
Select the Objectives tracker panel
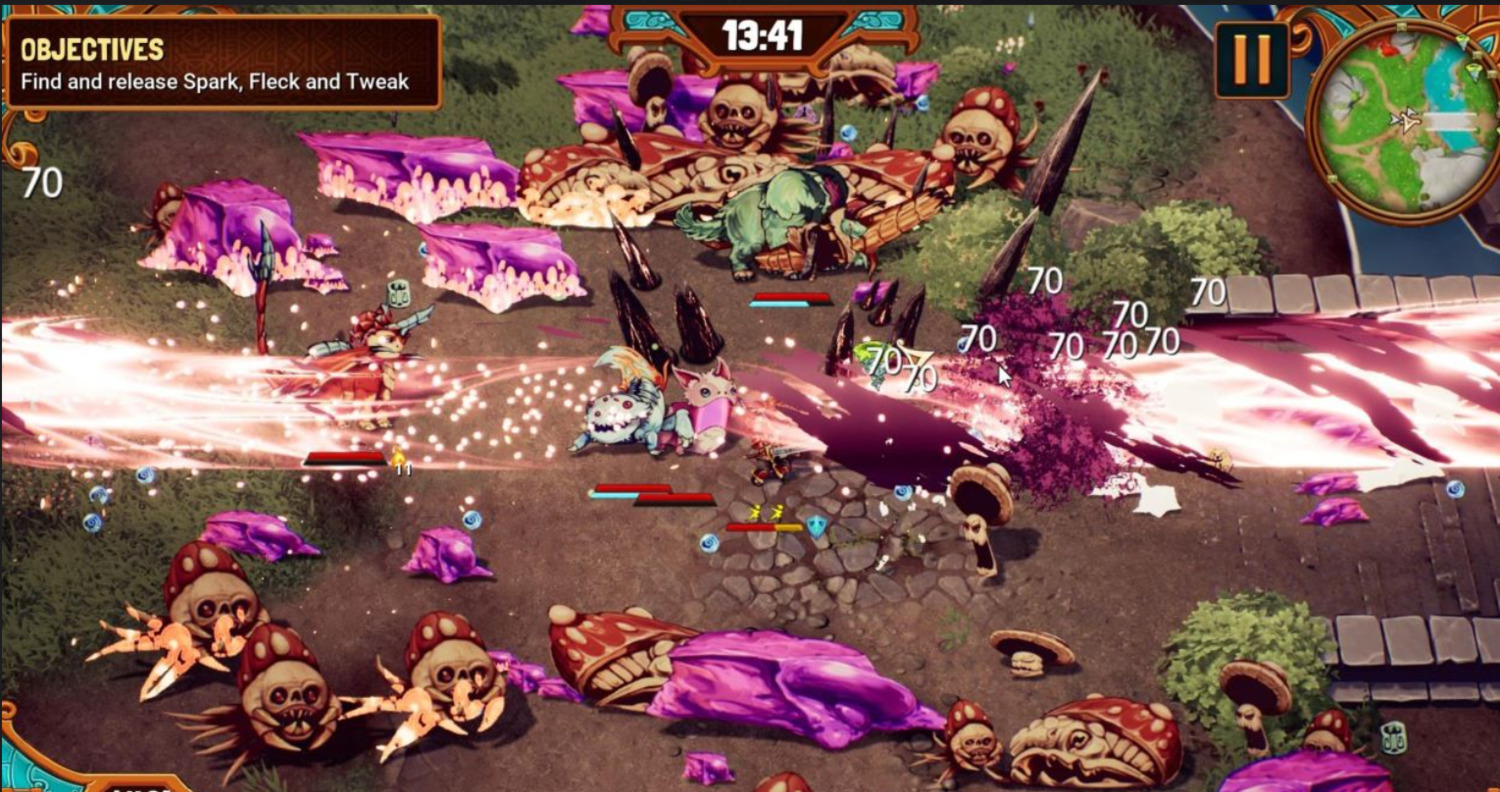[x=222, y=64]
